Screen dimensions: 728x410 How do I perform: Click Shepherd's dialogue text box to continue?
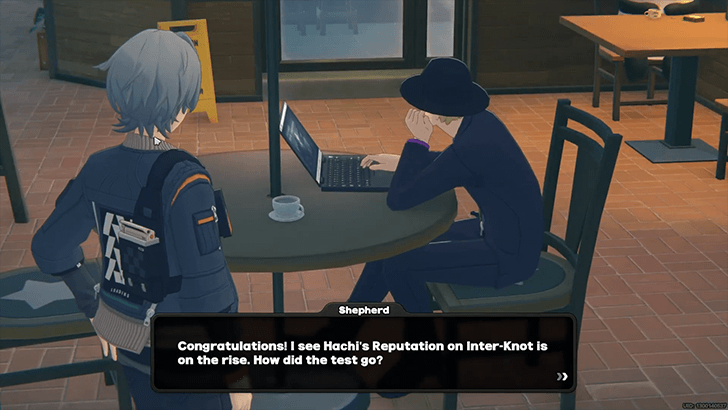click(x=363, y=353)
